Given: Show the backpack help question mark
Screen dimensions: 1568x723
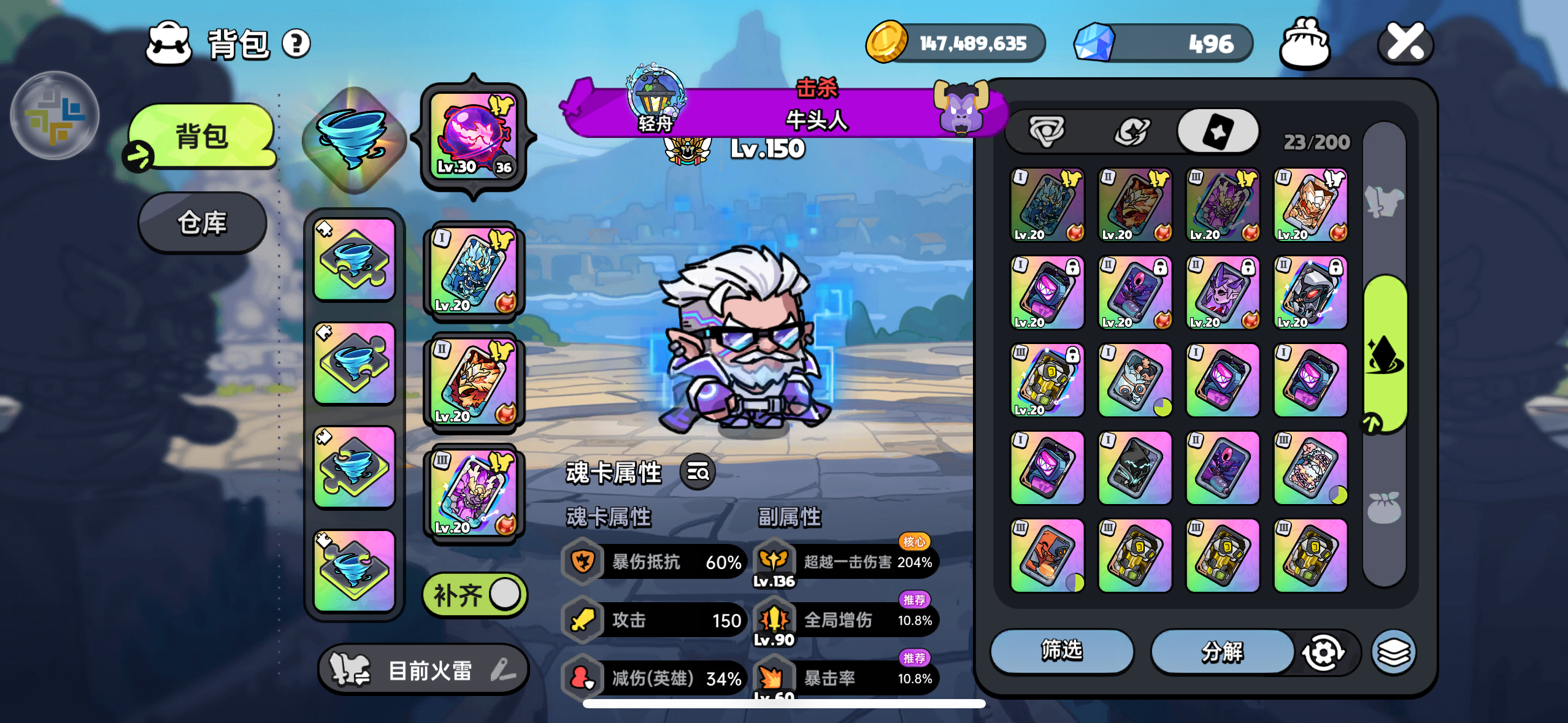Looking at the screenshot, I should pyautogui.click(x=296, y=44).
